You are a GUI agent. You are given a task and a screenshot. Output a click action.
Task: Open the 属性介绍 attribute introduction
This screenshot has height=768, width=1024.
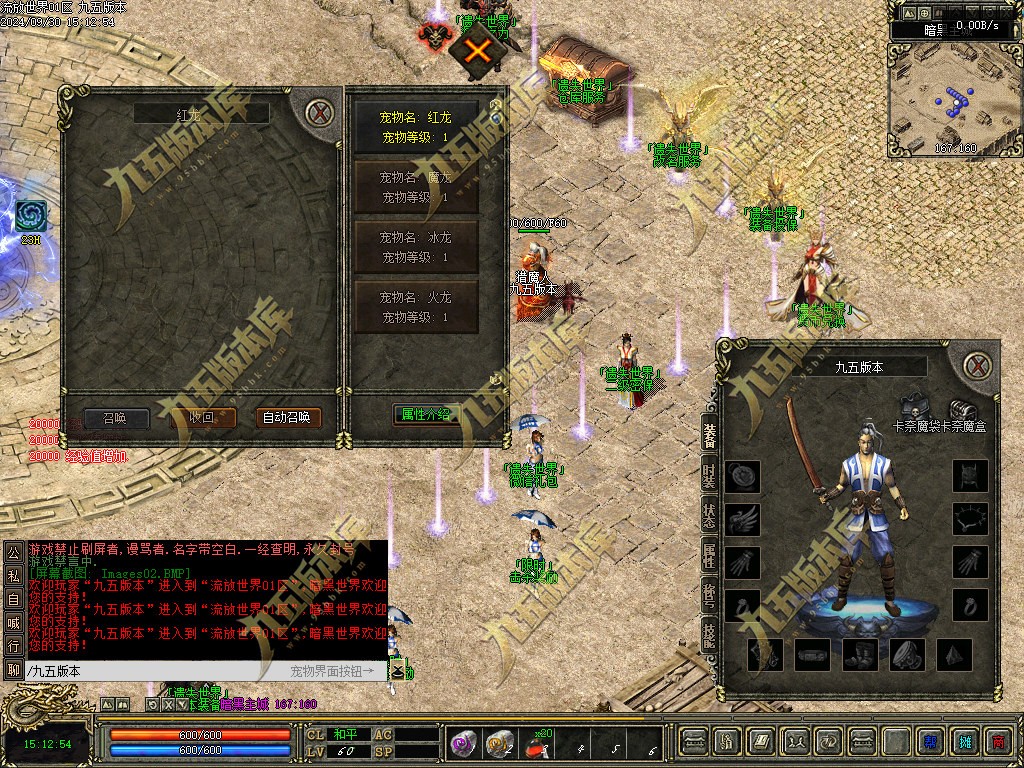[x=427, y=414]
